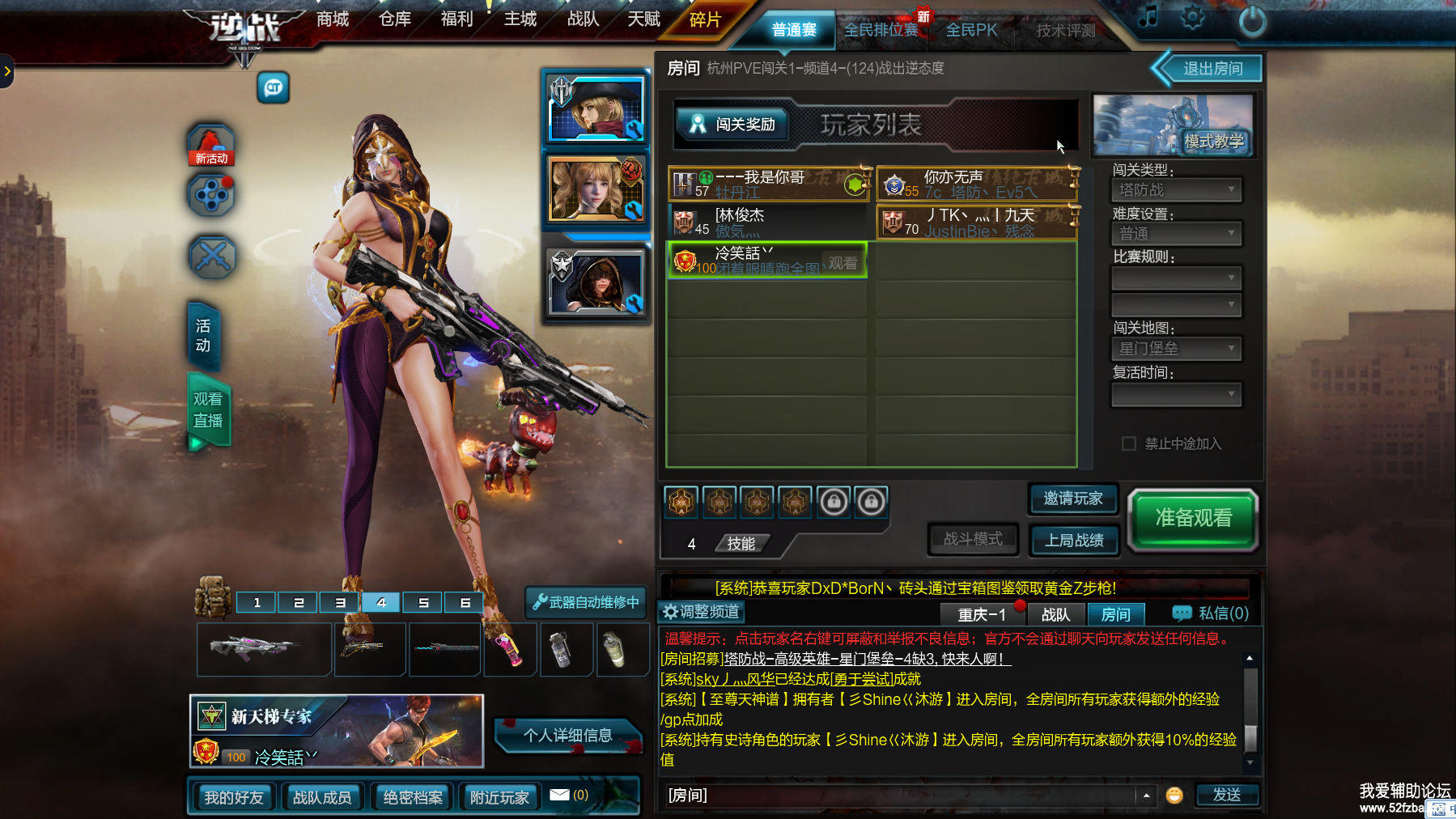The width and height of the screenshot is (1456, 819).
Task: Click the 发送 send button
Action: pyautogui.click(x=1226, y=796)
